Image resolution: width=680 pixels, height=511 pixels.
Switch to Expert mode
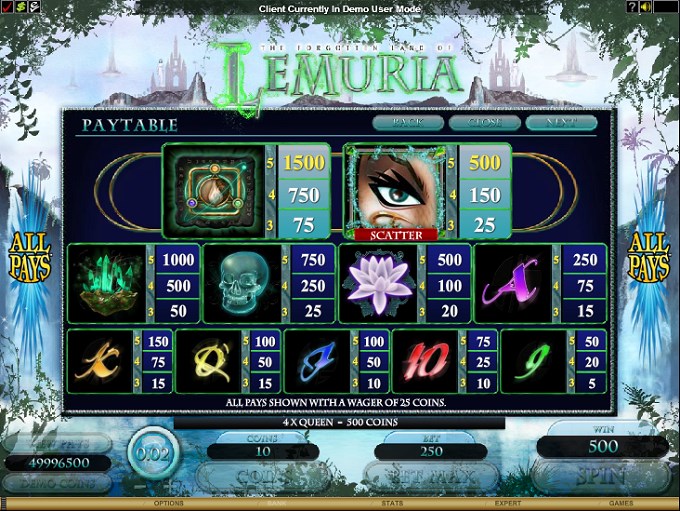pyautogui.click(x=509, y=503)
